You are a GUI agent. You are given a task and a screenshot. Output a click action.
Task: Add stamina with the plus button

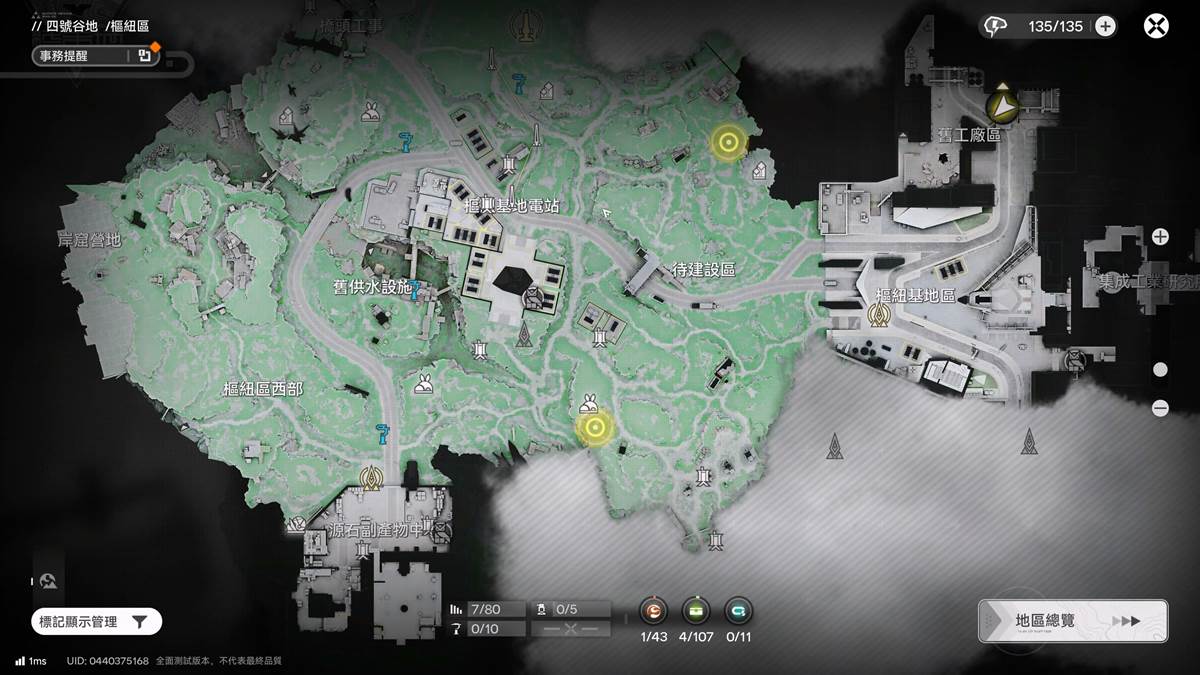click(1105, 26)
